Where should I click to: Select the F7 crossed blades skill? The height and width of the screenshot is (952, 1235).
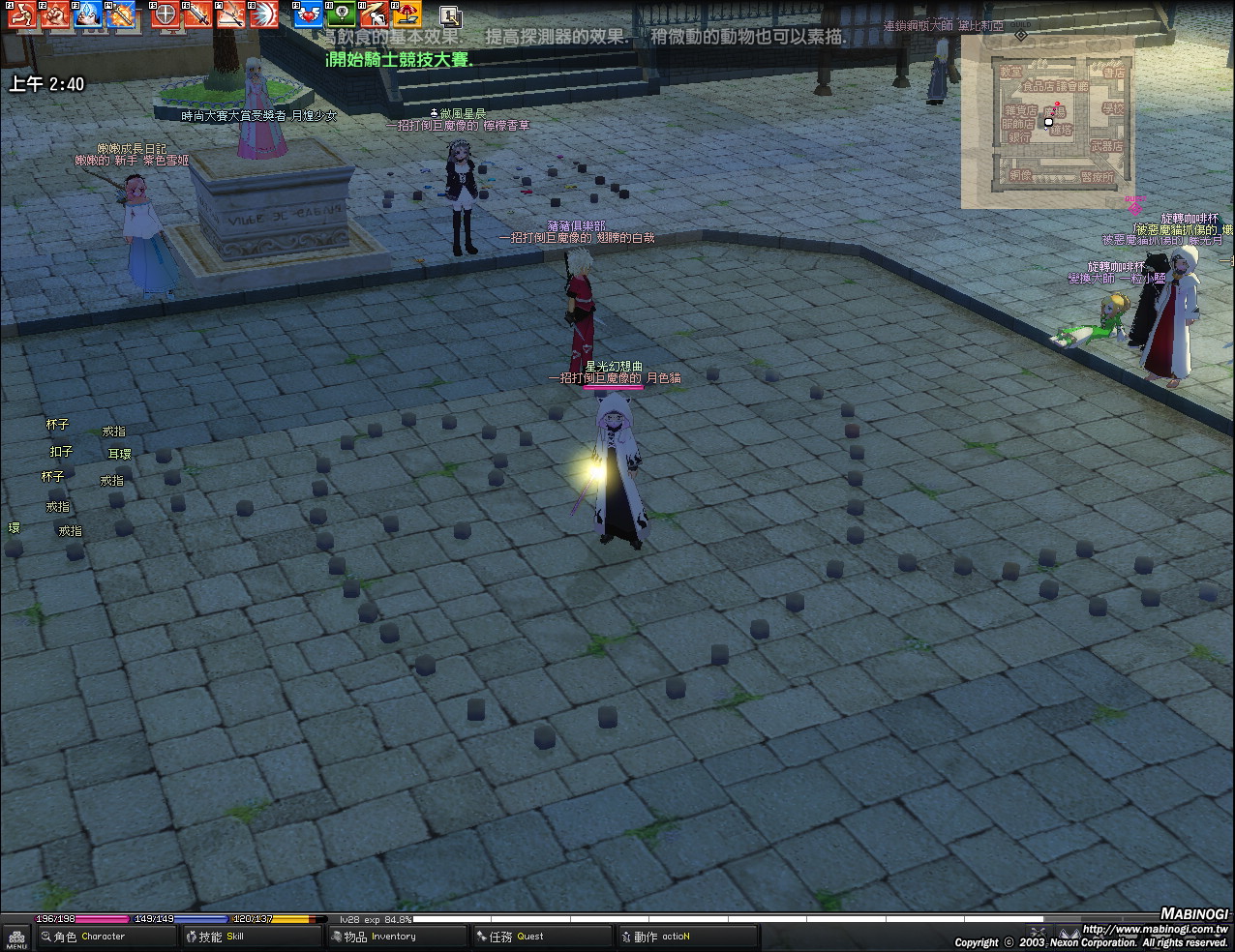coord(230,15)
